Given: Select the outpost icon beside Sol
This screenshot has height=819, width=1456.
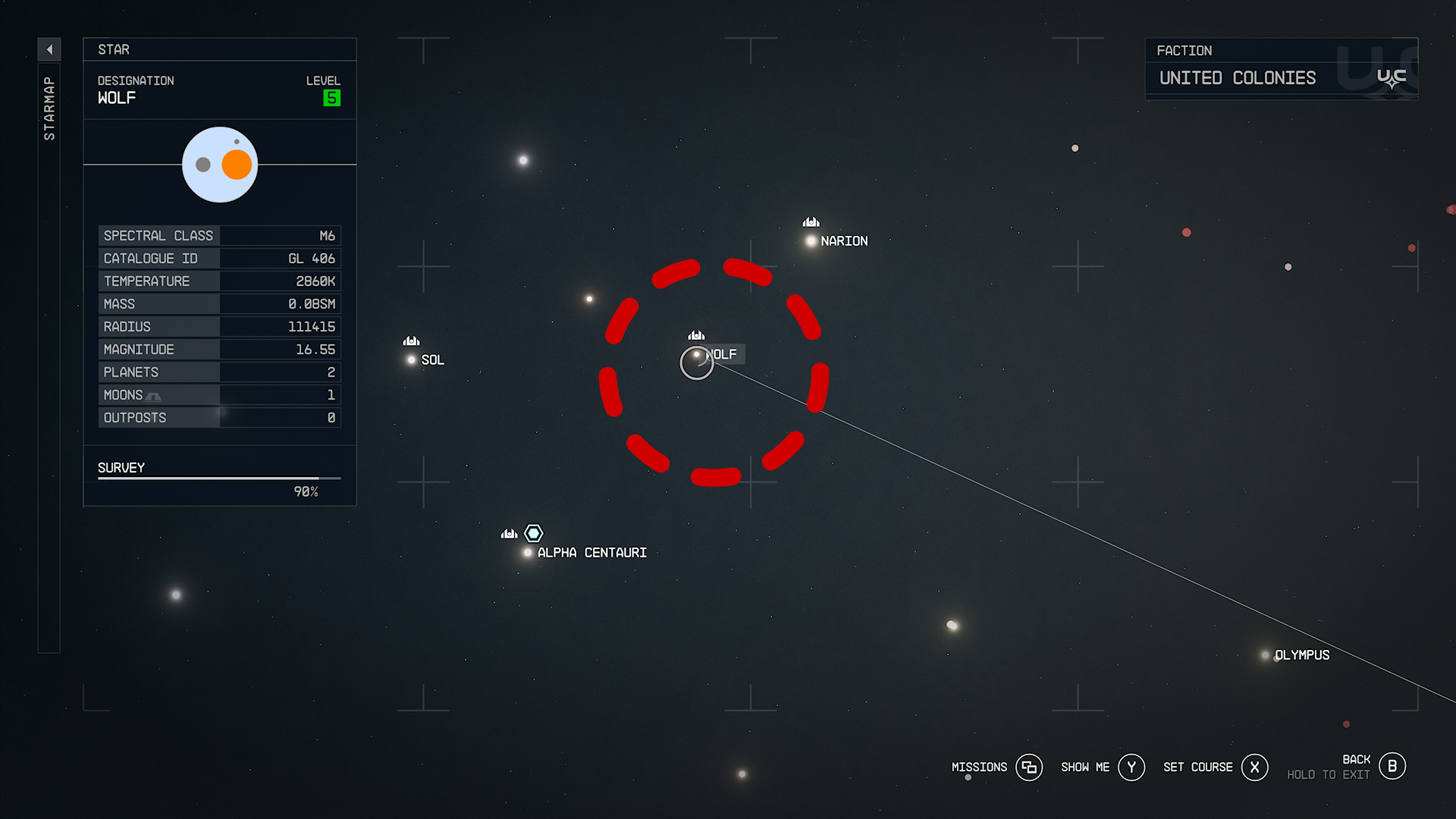Looking at the screenshot, I should tap(410, 341).
